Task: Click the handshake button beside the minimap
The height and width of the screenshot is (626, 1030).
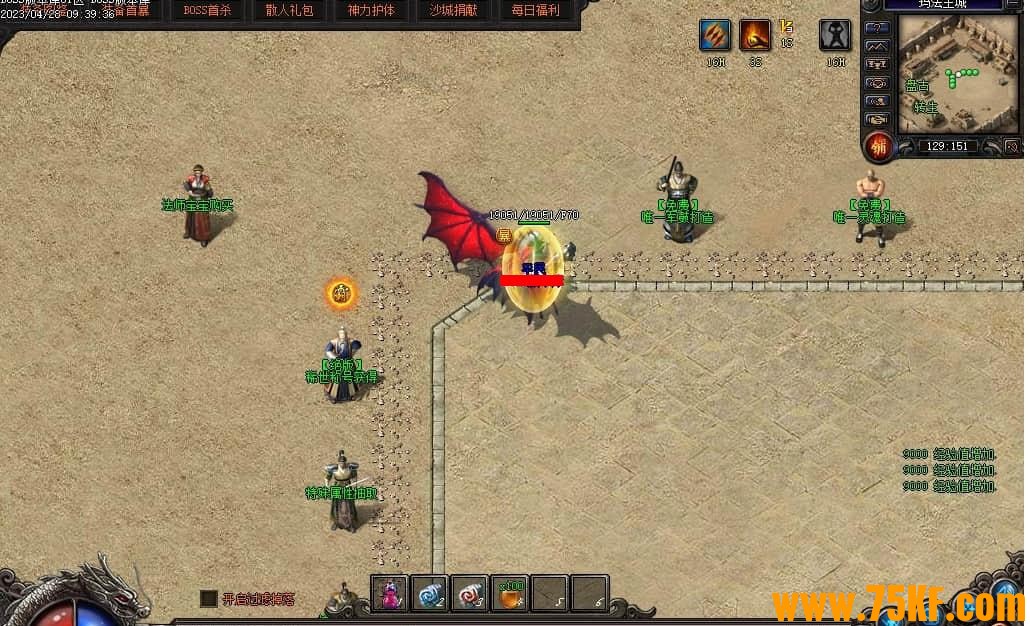Action: coord(877,119)
